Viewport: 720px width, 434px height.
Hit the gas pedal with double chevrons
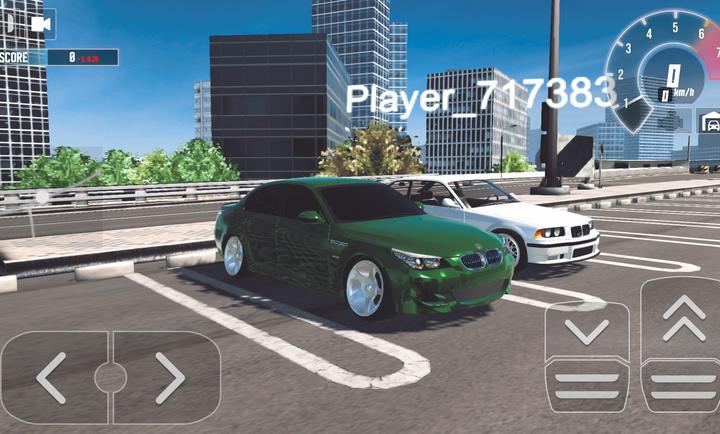(684, 343)
